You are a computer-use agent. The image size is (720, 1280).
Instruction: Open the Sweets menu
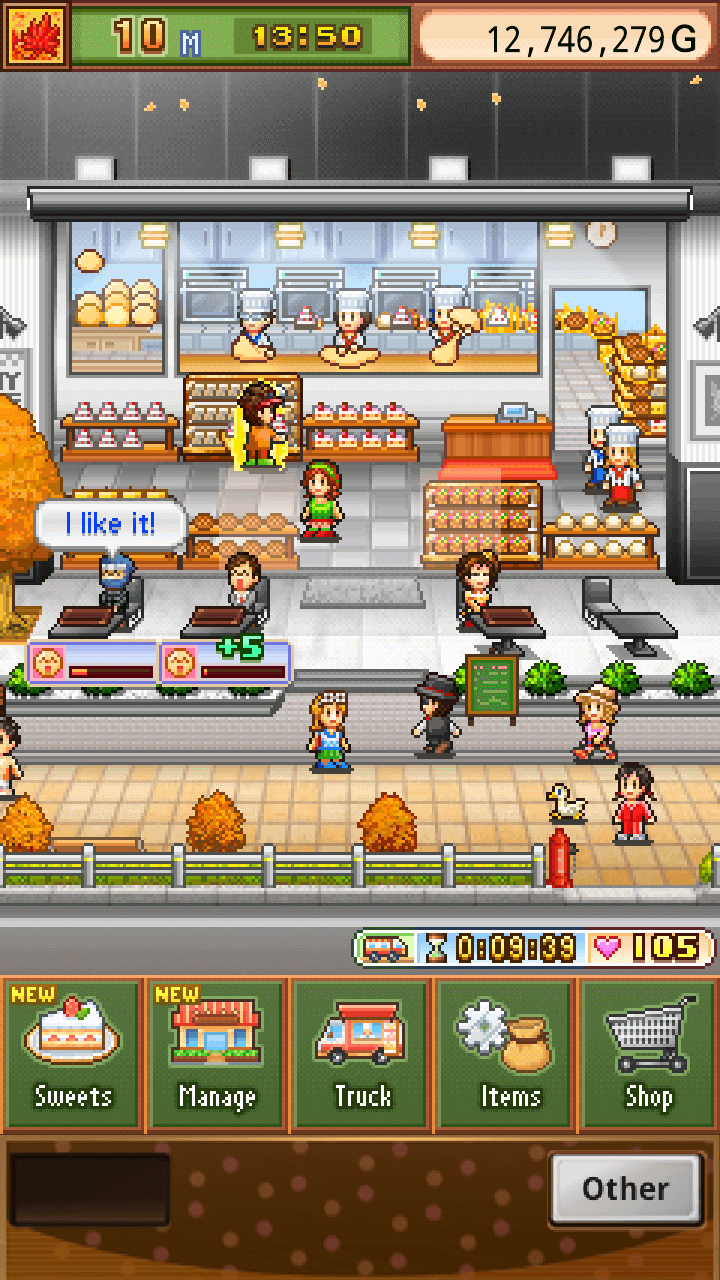click(73, 1054)
